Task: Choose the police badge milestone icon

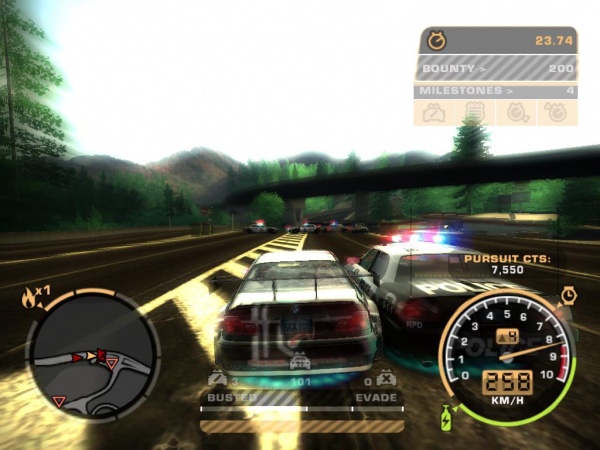Action: coord(476,113)
